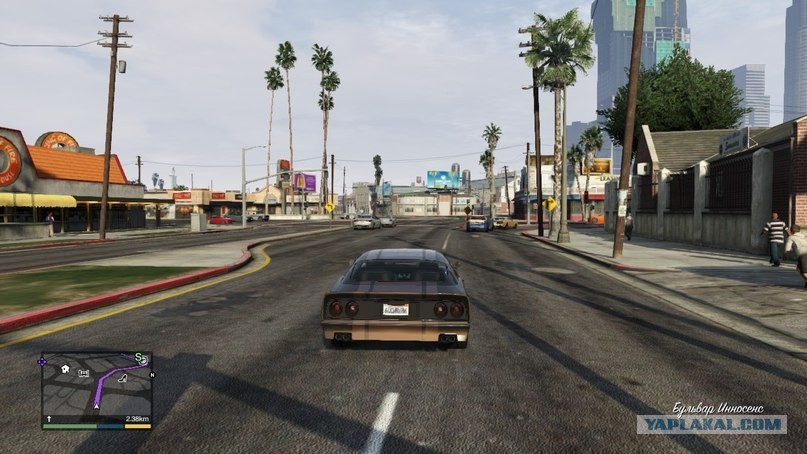
Task: Click the purple crosshair blip on minimap
Action: [x=42, y=362]
